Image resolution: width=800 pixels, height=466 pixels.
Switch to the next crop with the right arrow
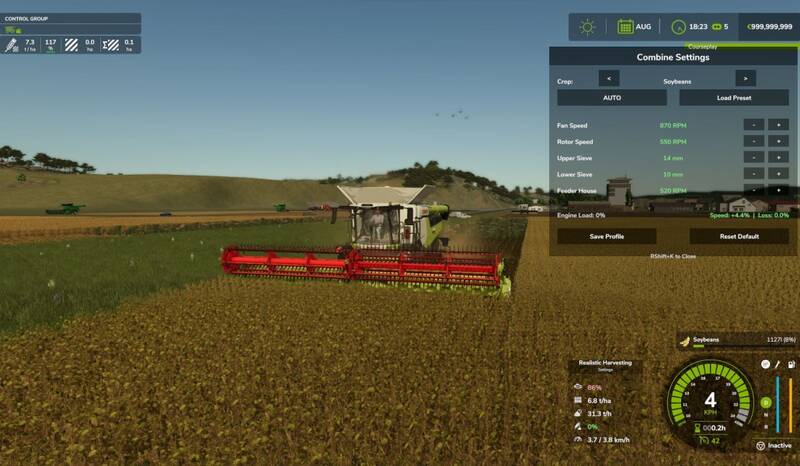point(745,78)
